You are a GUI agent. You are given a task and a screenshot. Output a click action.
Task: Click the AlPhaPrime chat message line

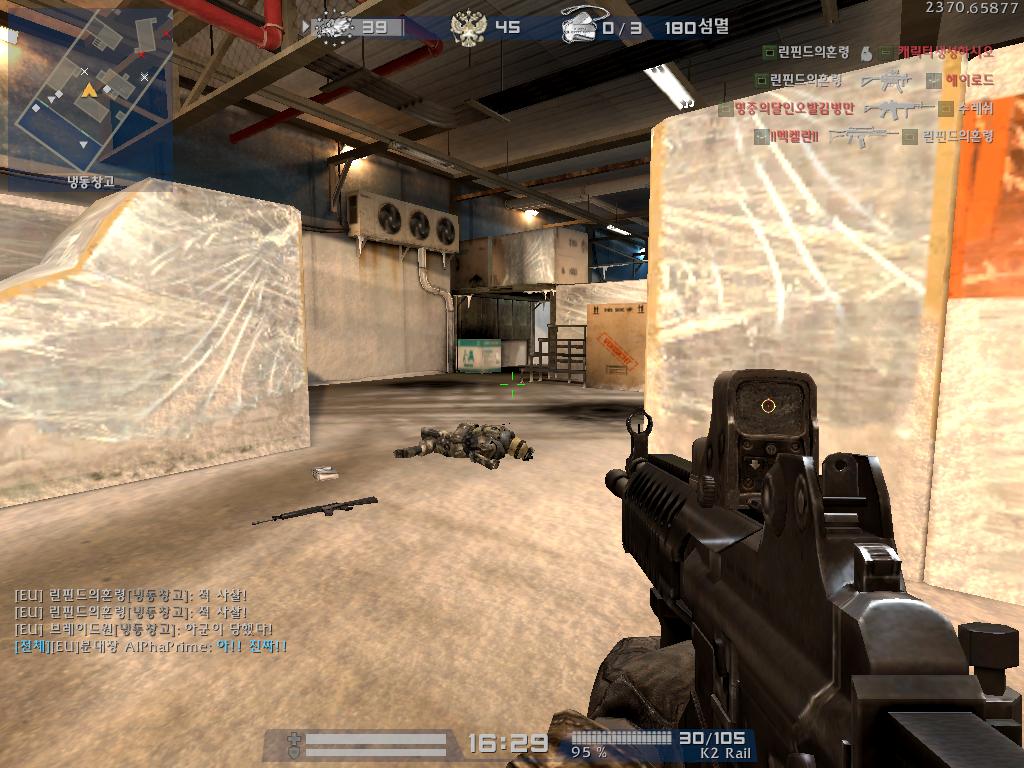[150, 647]
